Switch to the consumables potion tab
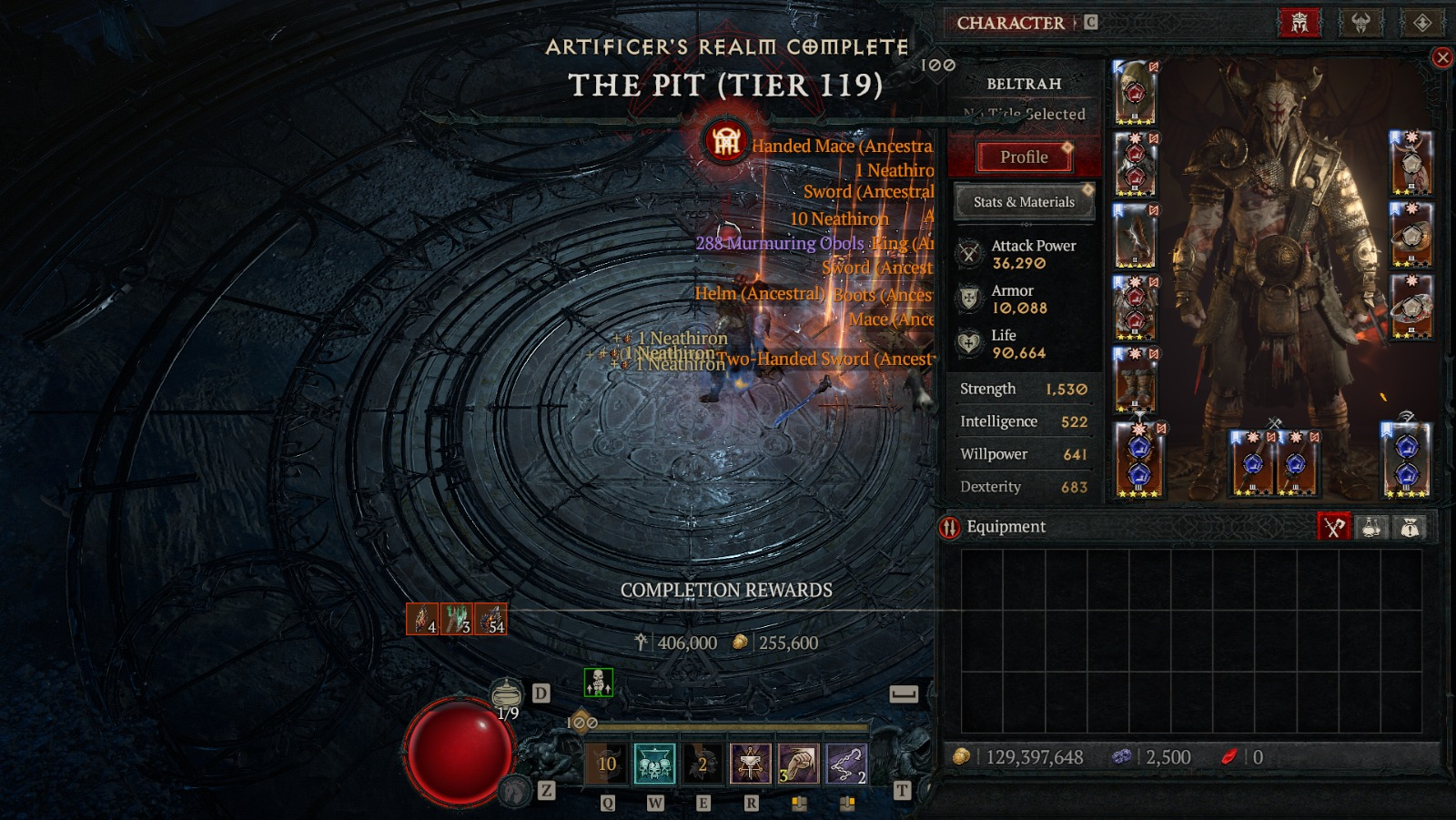This screenshot has height=820, width=1456. 1371,527
